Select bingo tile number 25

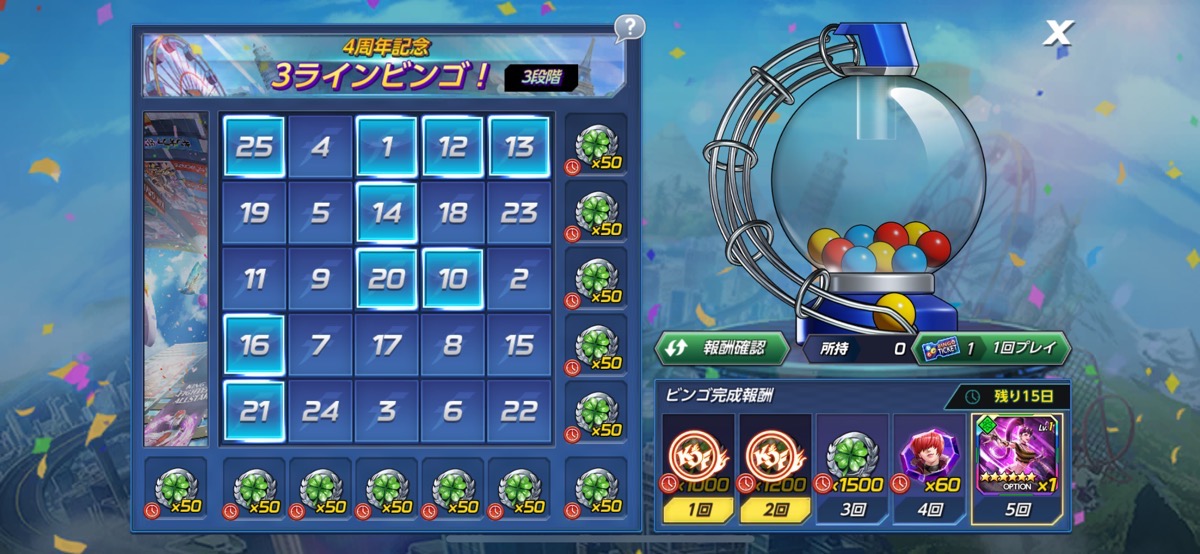(x=254, y=147)
